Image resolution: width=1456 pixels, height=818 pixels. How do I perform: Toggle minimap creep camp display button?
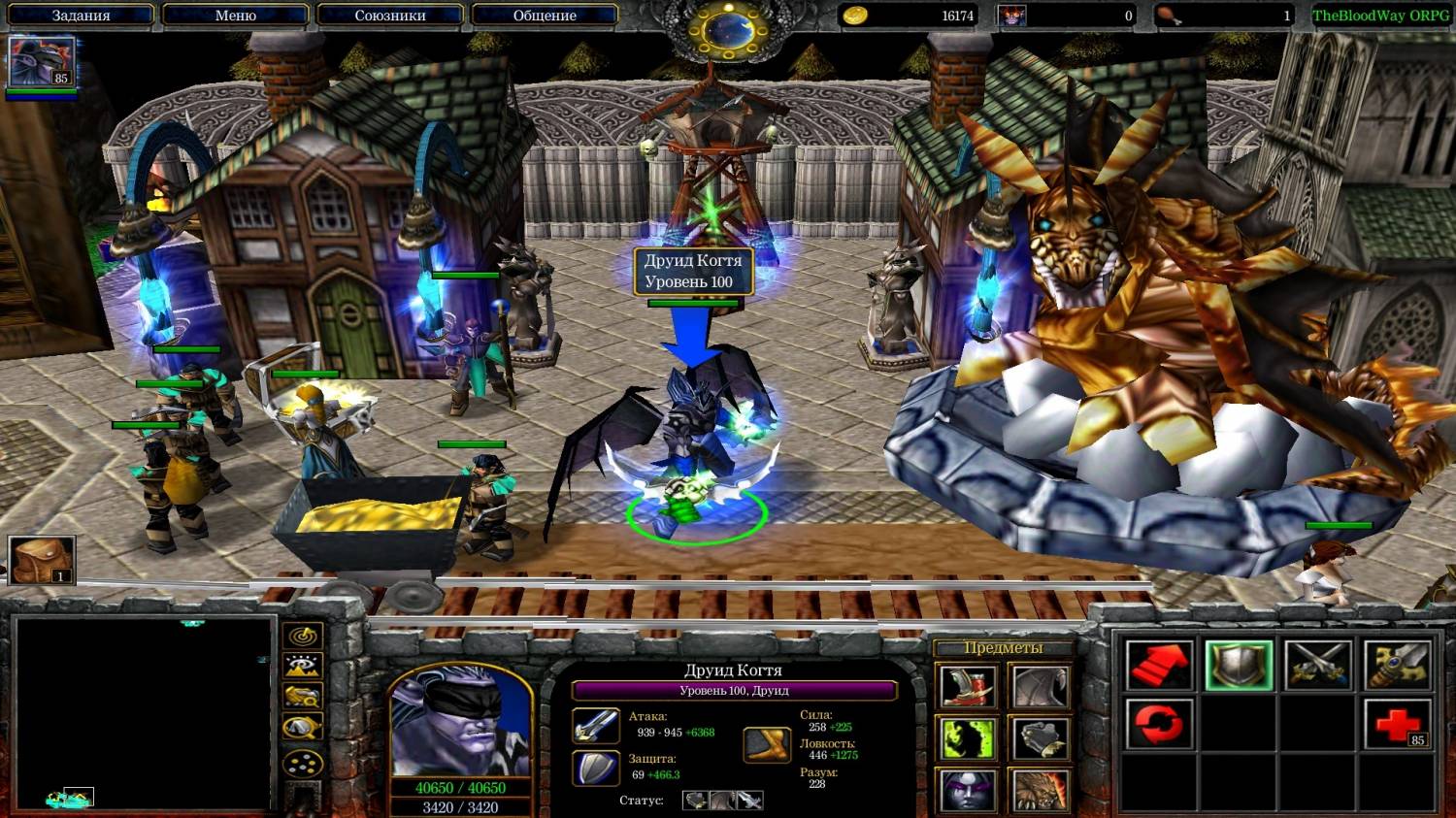click(303, 728)
